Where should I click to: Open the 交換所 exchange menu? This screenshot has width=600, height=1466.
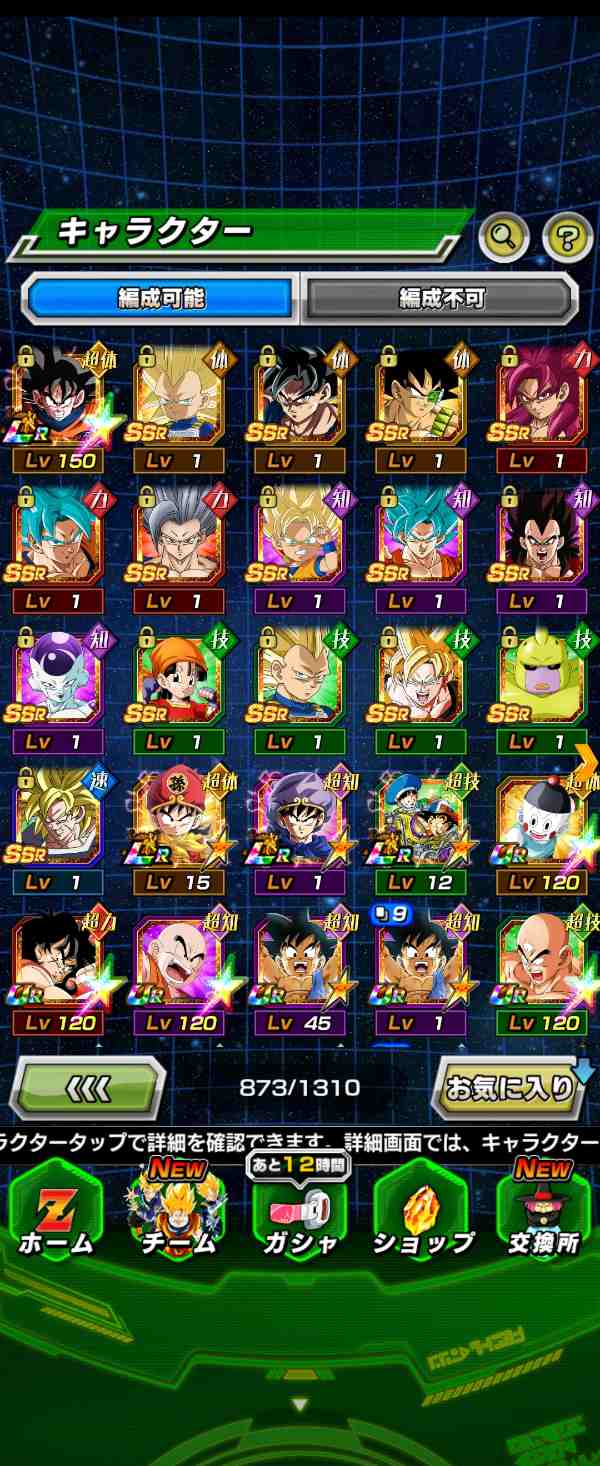click(544, 1212)
